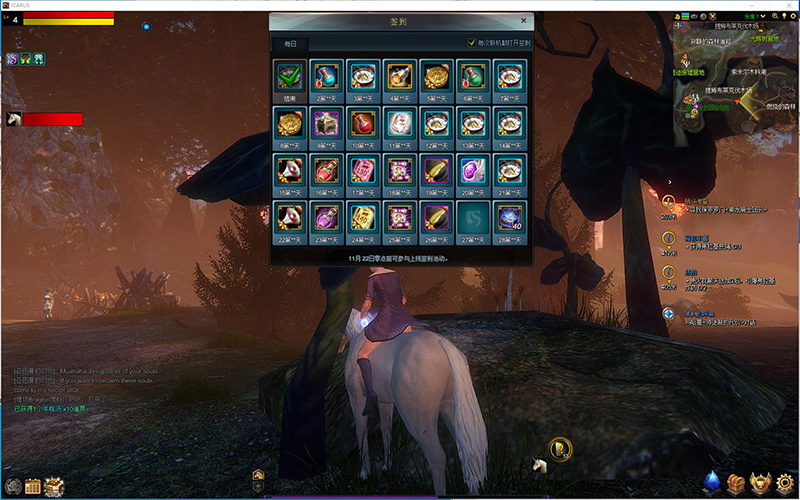Image resolution: width=800 pixels, height=500 pixels.
Task: Select the day 1 green checkmark reward
Action: coord(290,75)
